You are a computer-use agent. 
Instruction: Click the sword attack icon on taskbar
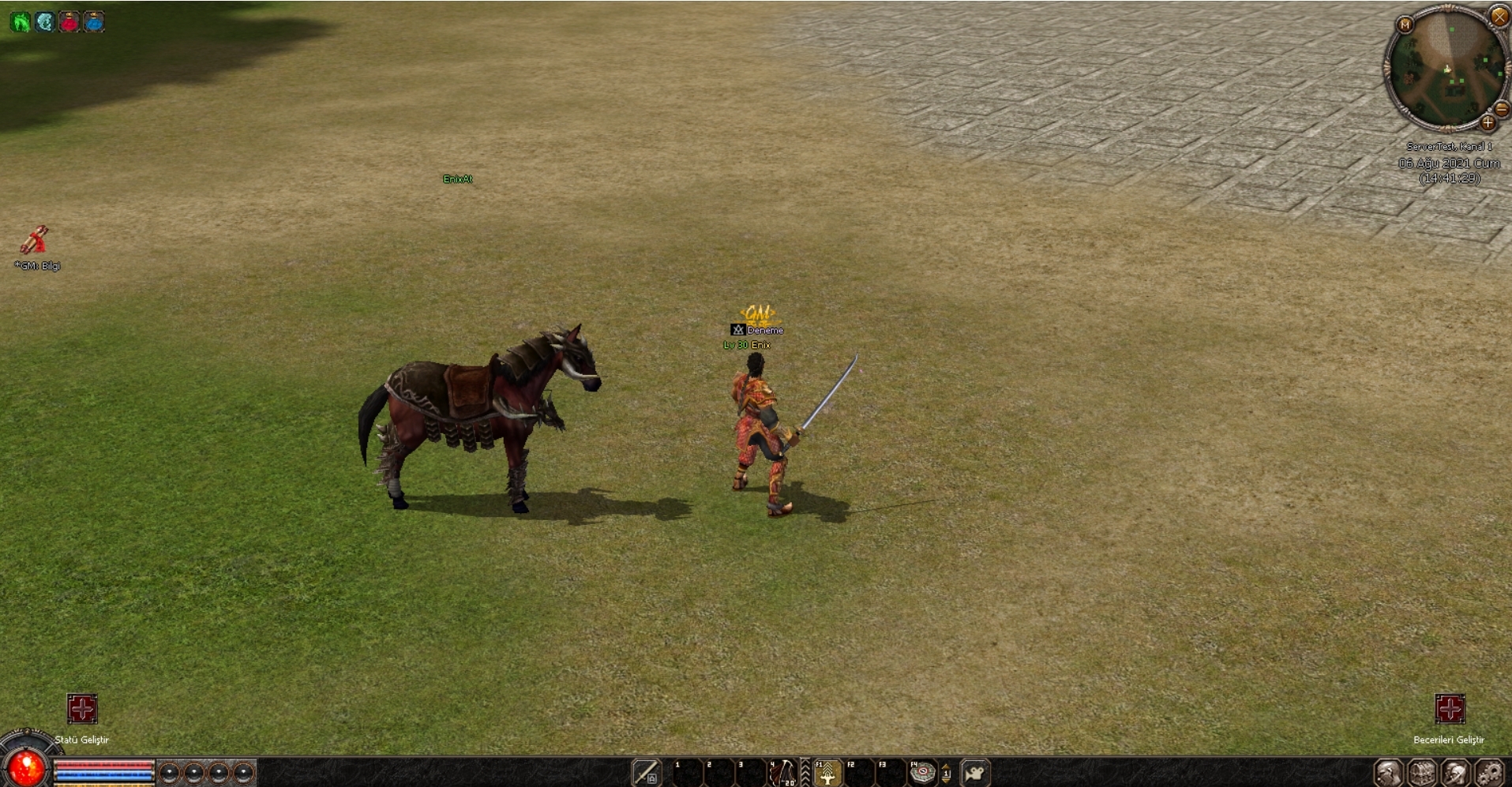(646, 773)
